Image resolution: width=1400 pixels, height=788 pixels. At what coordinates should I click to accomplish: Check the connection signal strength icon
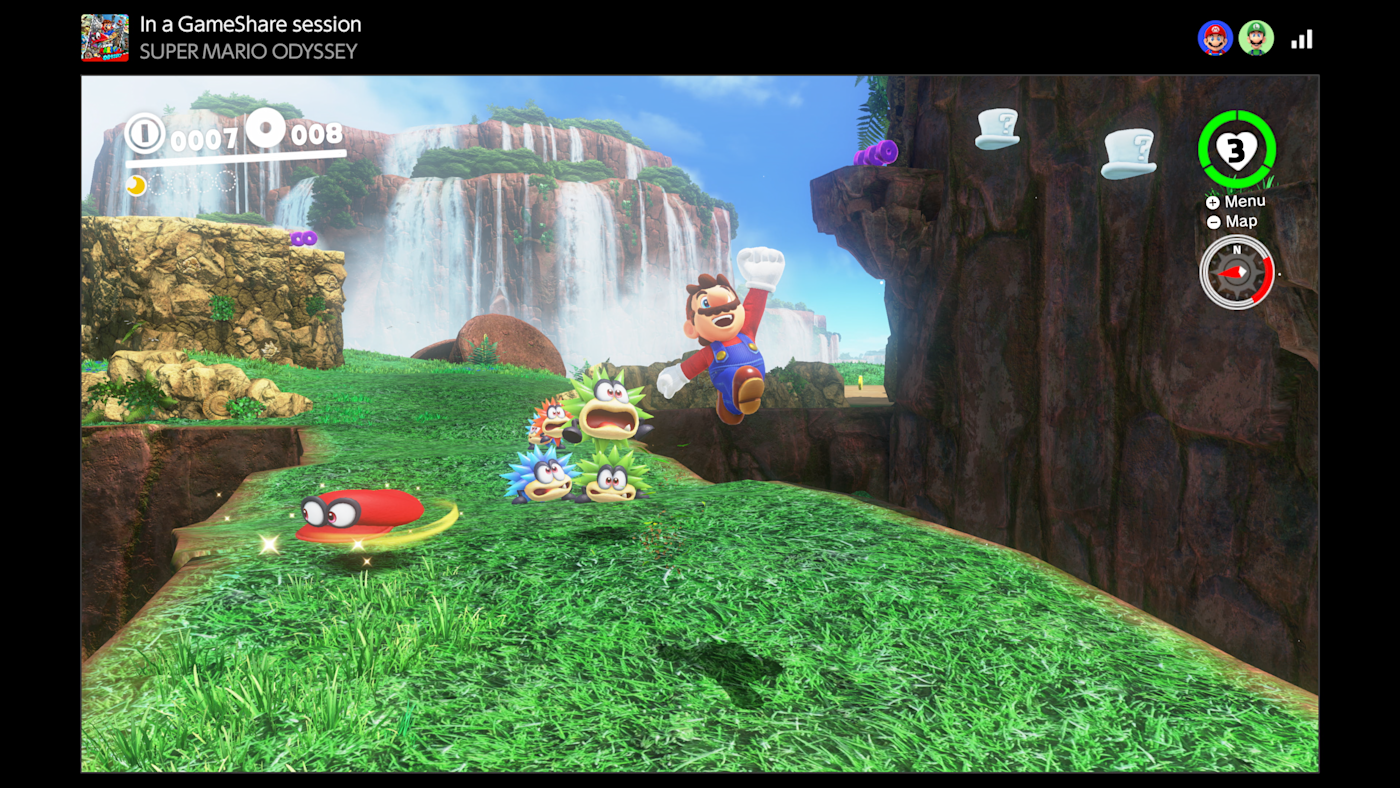pyautogui.click(x=1301, y=39)
